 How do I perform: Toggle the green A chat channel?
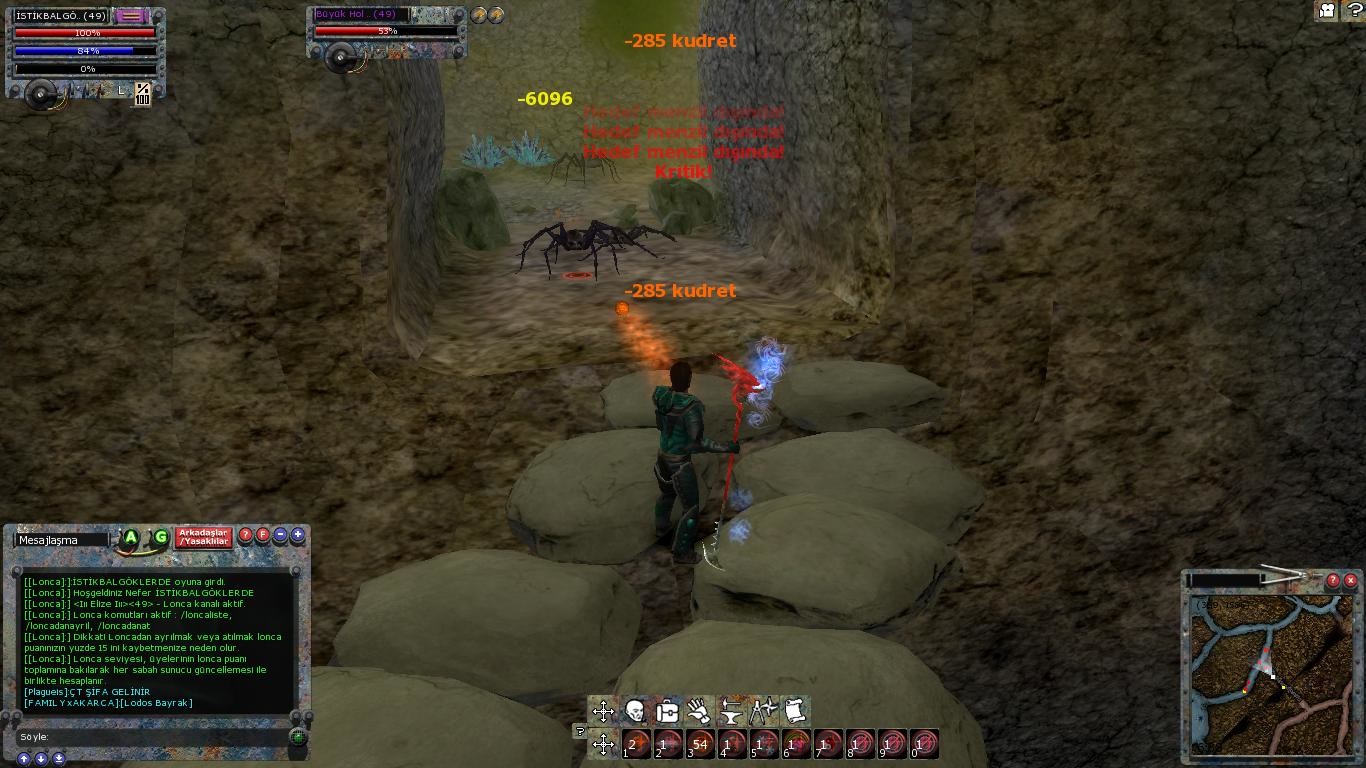coord(130,538)
